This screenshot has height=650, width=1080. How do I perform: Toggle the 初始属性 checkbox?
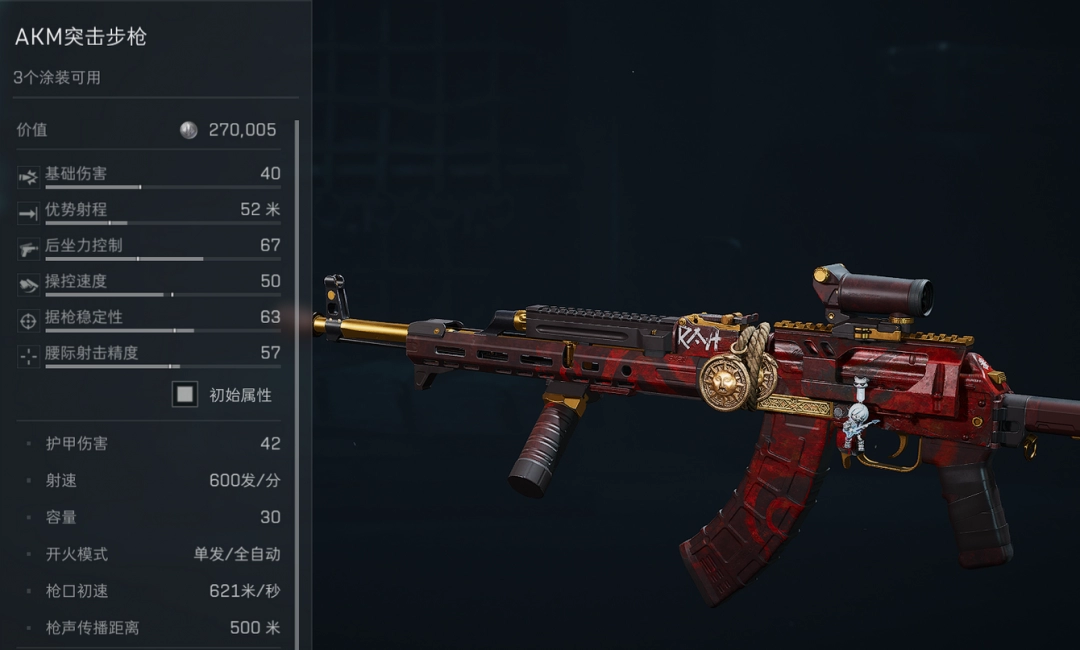(x=185, y=394)
